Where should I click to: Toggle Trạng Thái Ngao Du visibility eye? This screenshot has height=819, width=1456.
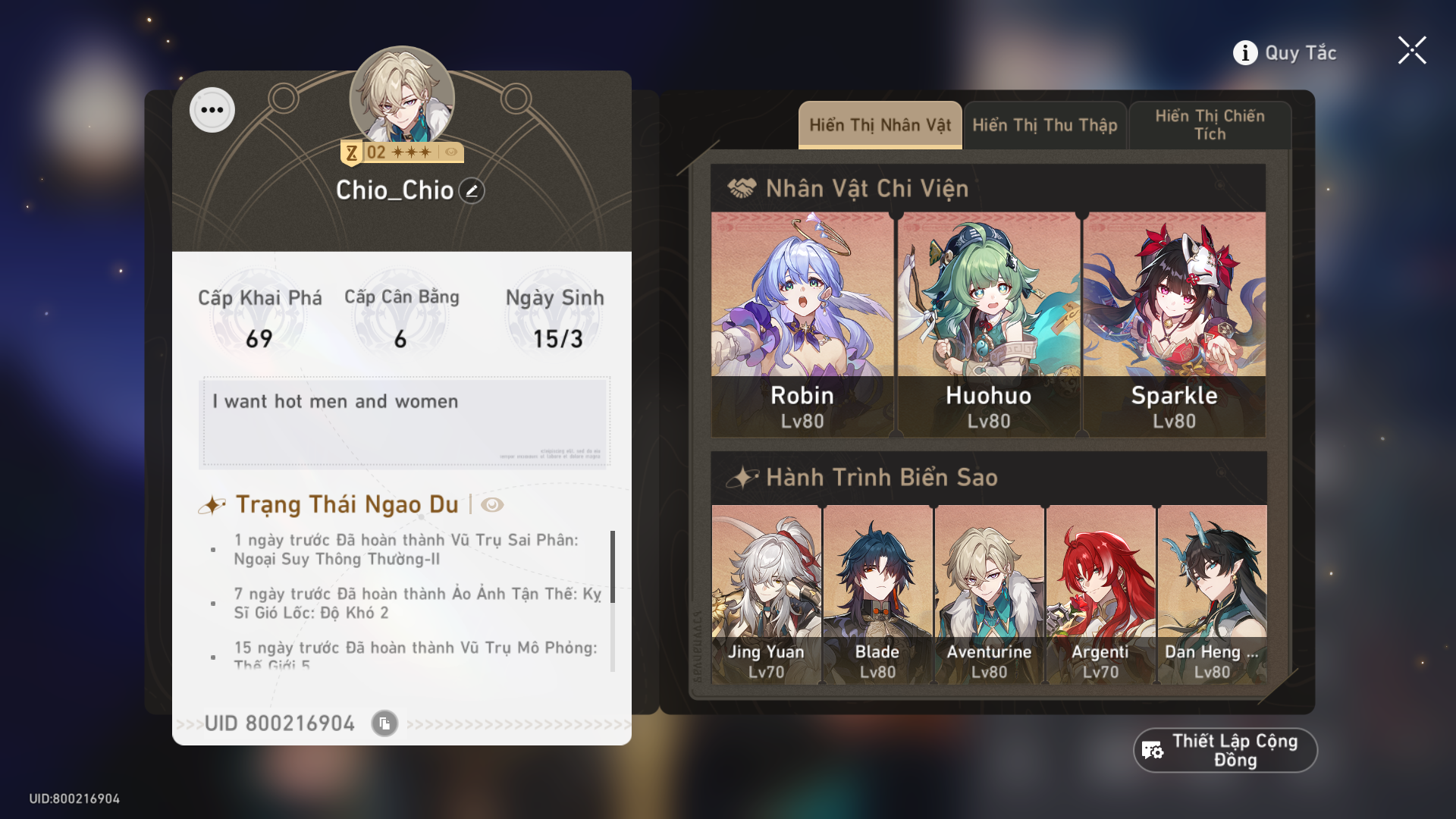click(x=492, y=505)
